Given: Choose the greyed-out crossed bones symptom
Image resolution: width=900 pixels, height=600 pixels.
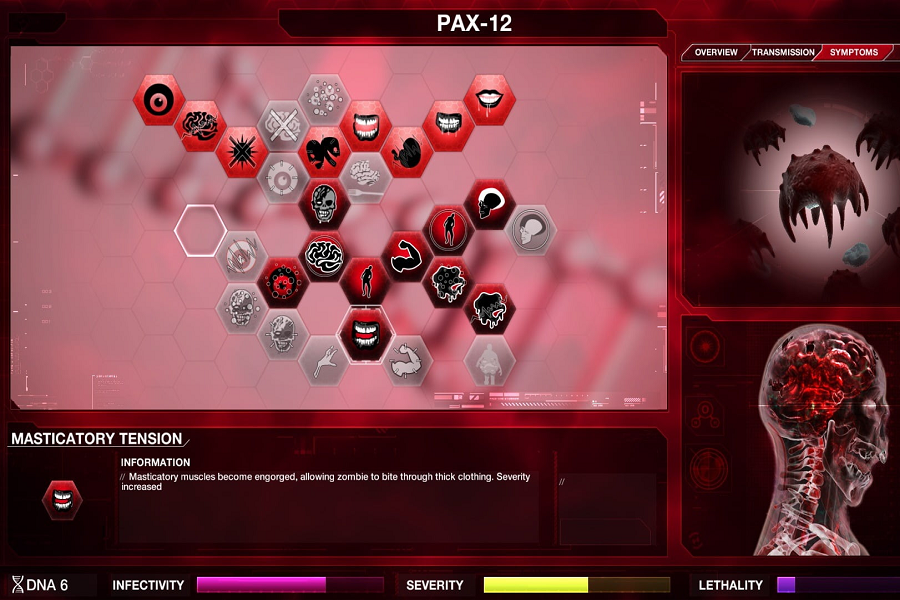Looking at the screenshot, I should click(x=283, y=125).
